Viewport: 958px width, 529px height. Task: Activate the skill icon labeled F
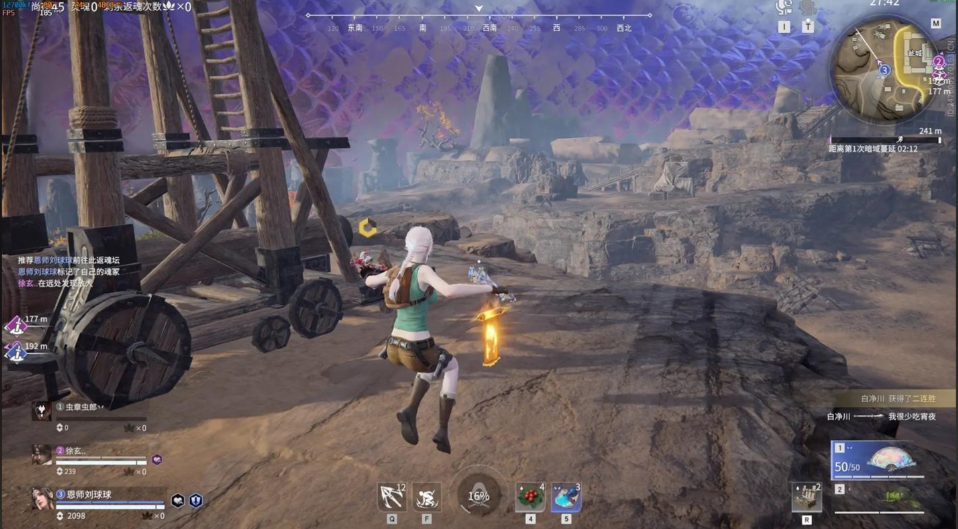[x=427, y=495]
